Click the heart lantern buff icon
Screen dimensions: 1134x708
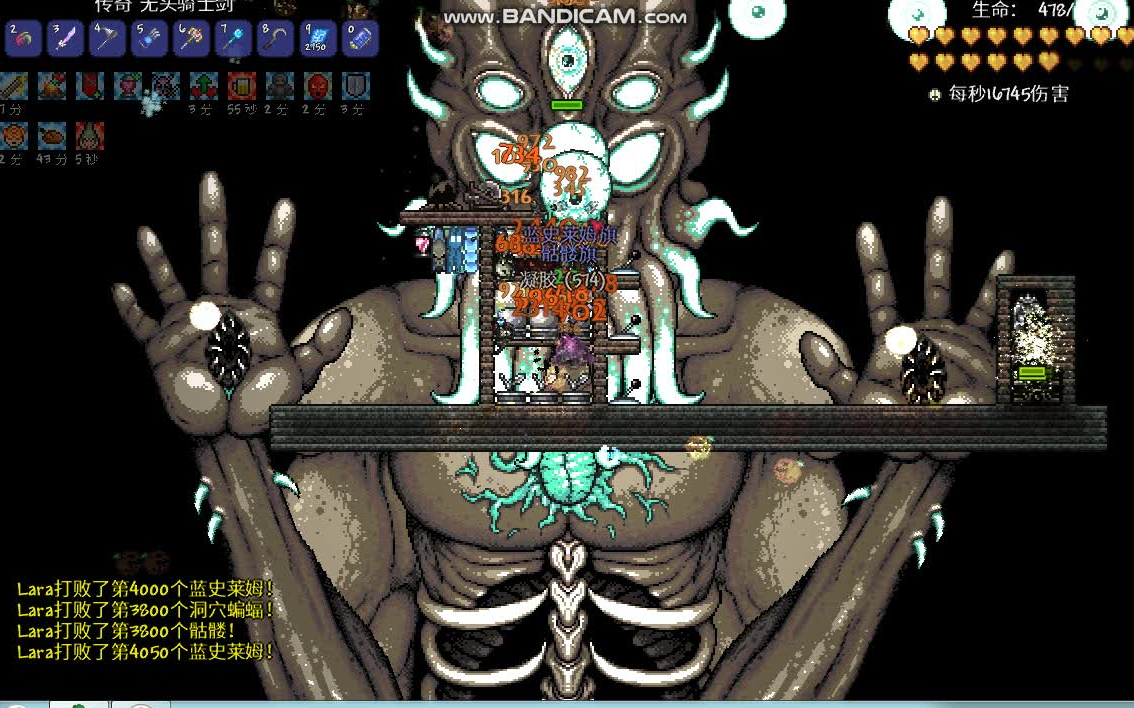(x=127, y=86)
